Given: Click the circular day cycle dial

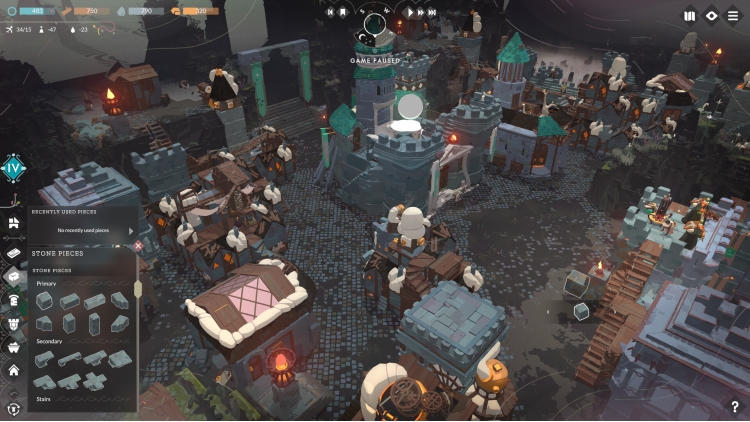Looking at the screenshot, I should click(x=375, y=22).
